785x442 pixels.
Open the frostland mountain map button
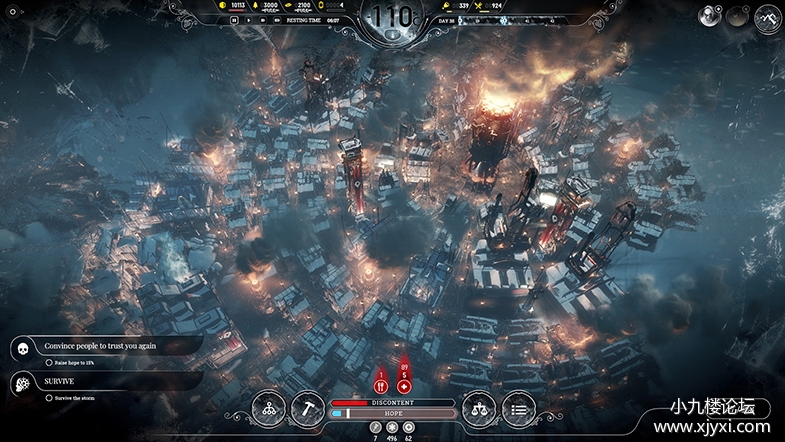768,17
